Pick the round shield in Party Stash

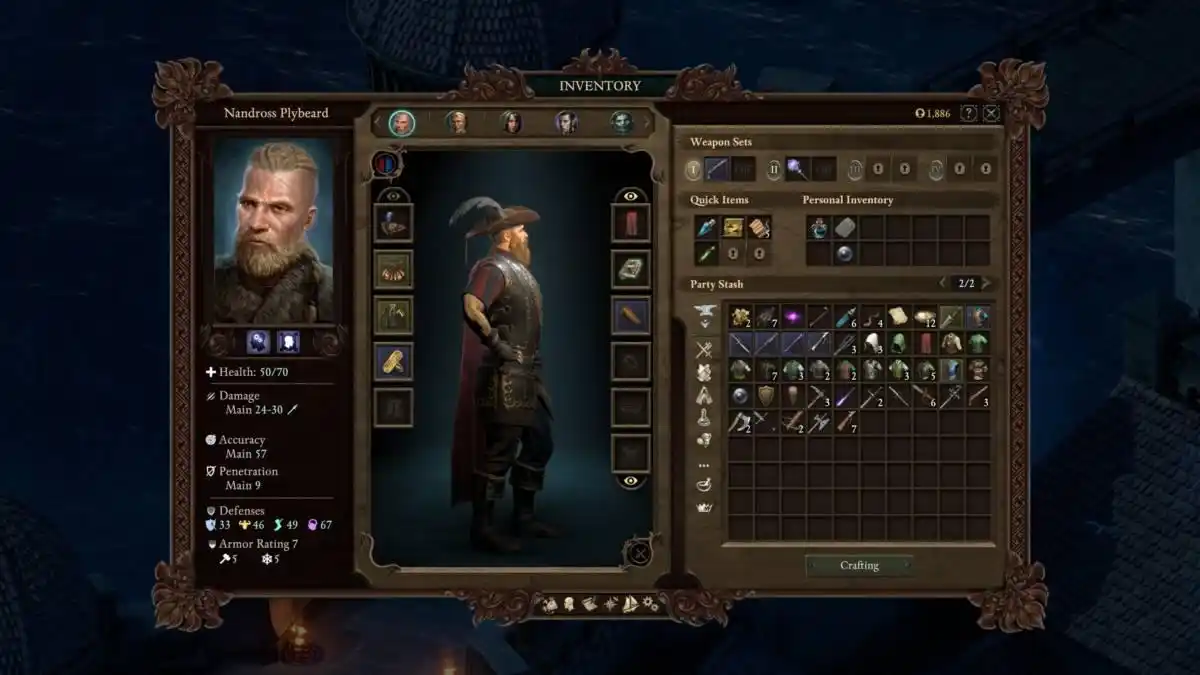[x=766, y=396]
